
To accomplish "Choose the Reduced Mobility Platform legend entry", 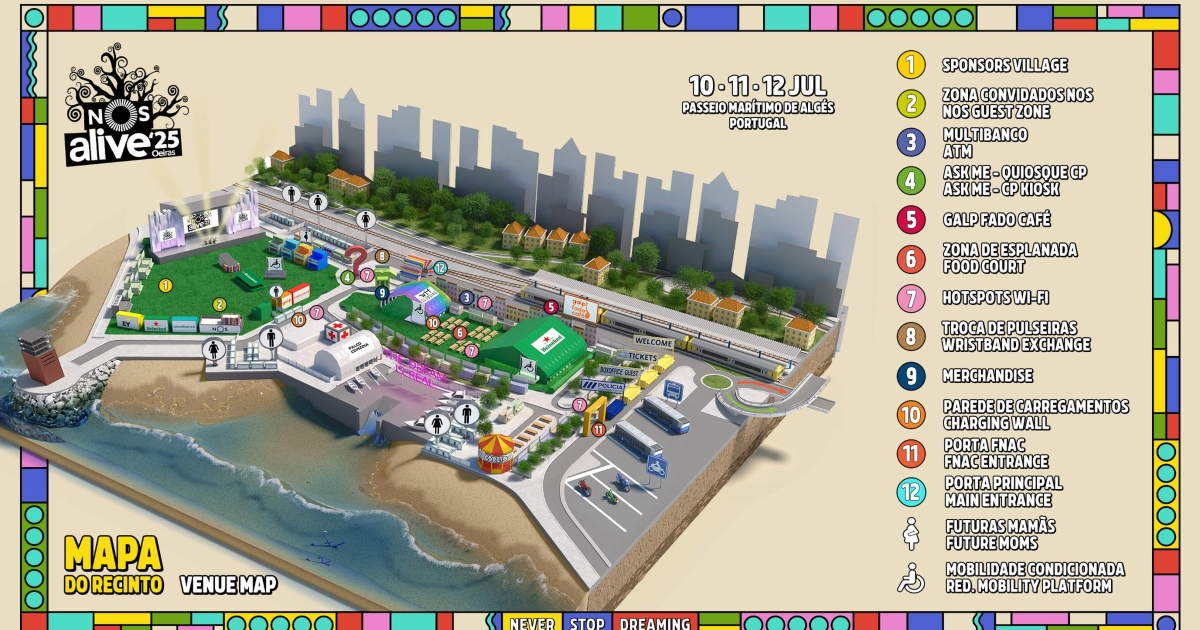I will tap(1033, 578).
